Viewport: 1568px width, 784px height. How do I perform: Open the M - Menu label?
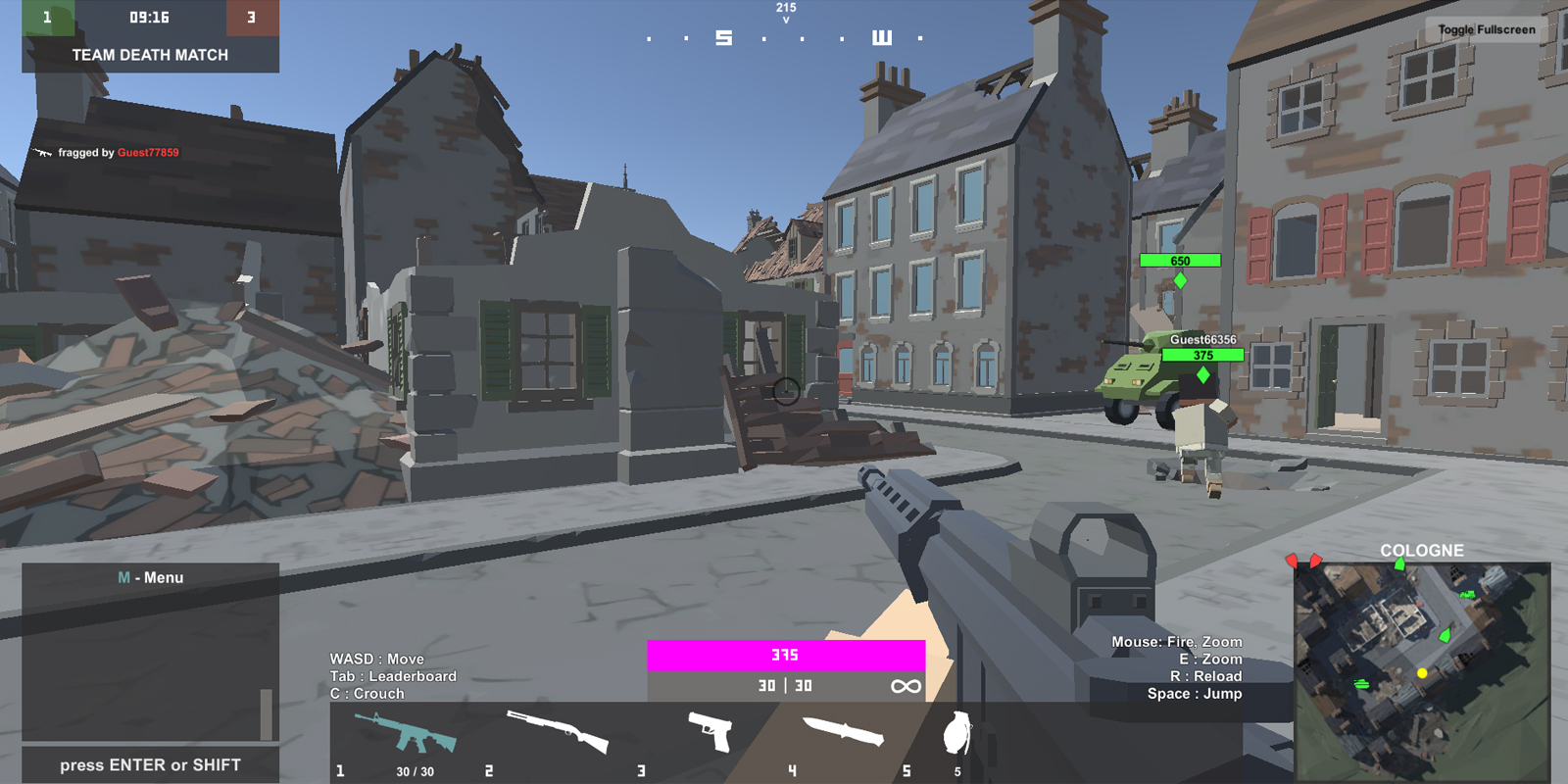tap(150, 578)
